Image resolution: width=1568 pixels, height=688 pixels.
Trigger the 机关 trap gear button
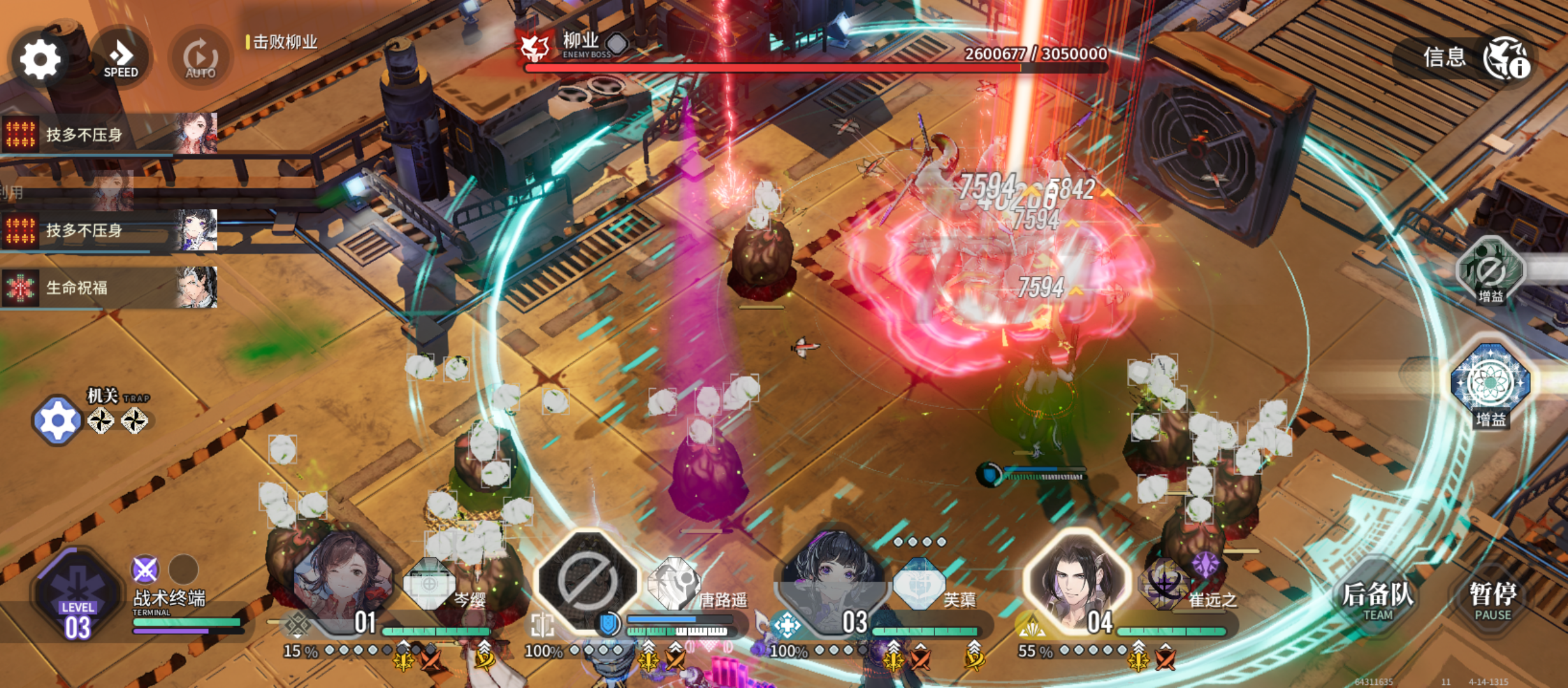57,420
